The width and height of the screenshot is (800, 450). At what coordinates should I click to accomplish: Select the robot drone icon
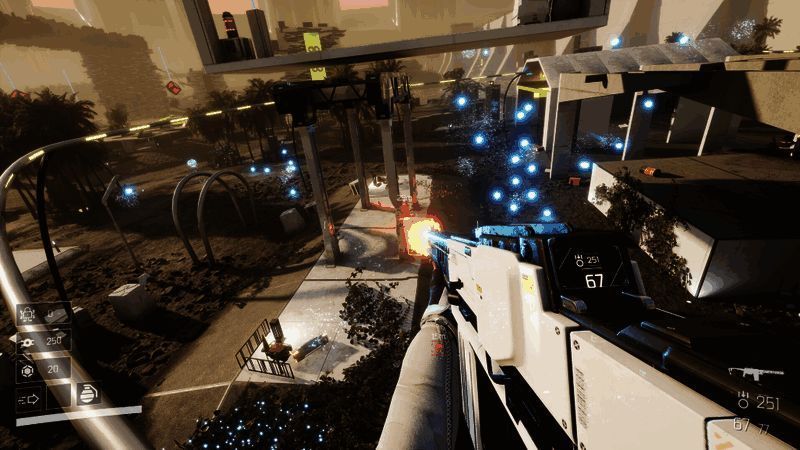click(x=28, y=314)
